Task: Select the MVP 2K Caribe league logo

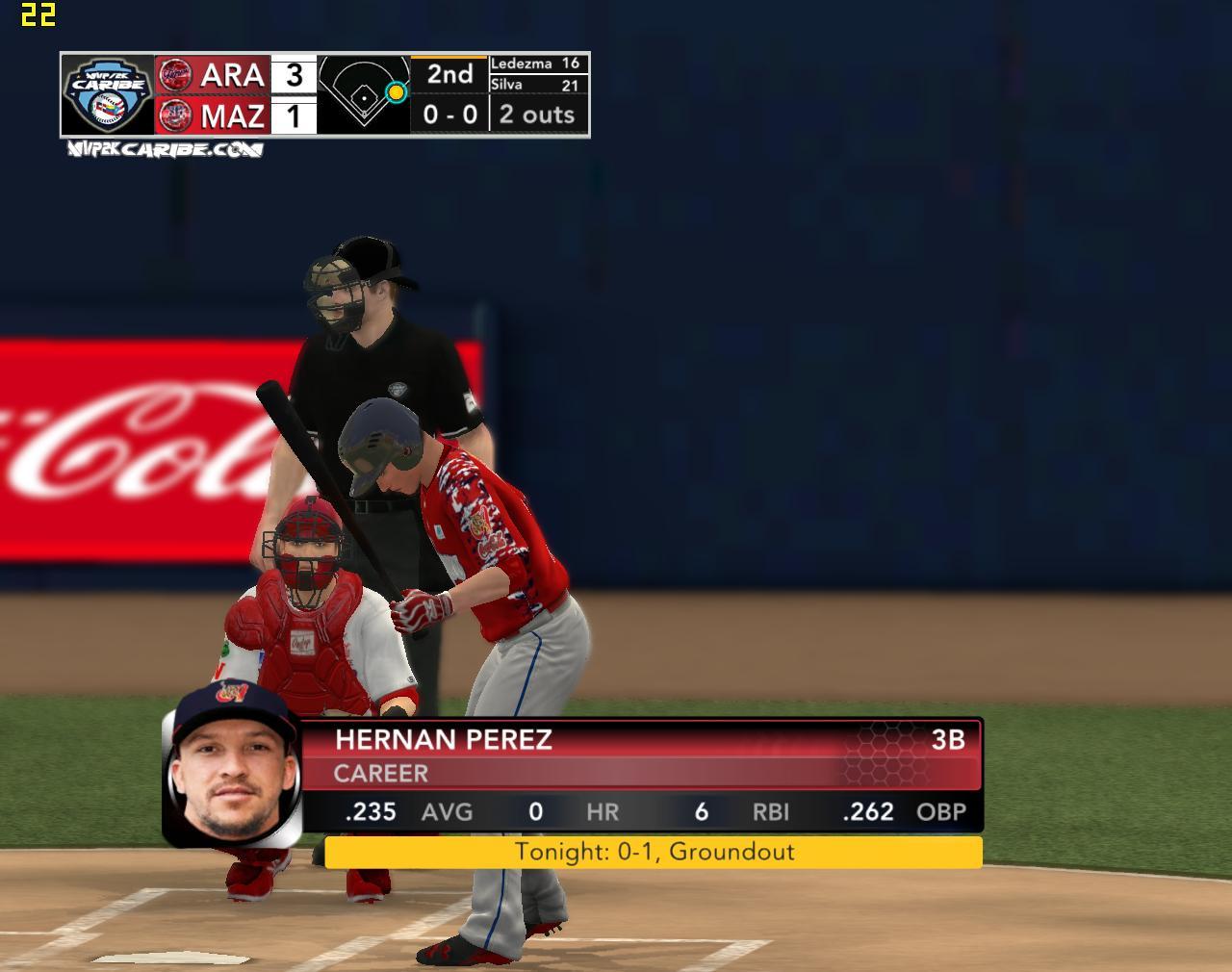Action: point(107,94)
